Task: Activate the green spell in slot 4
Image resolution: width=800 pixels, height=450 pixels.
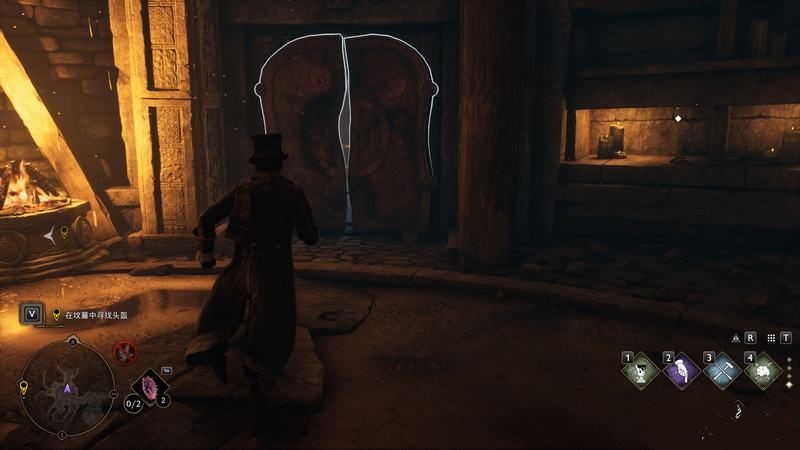Action: (x=763, y=372)
